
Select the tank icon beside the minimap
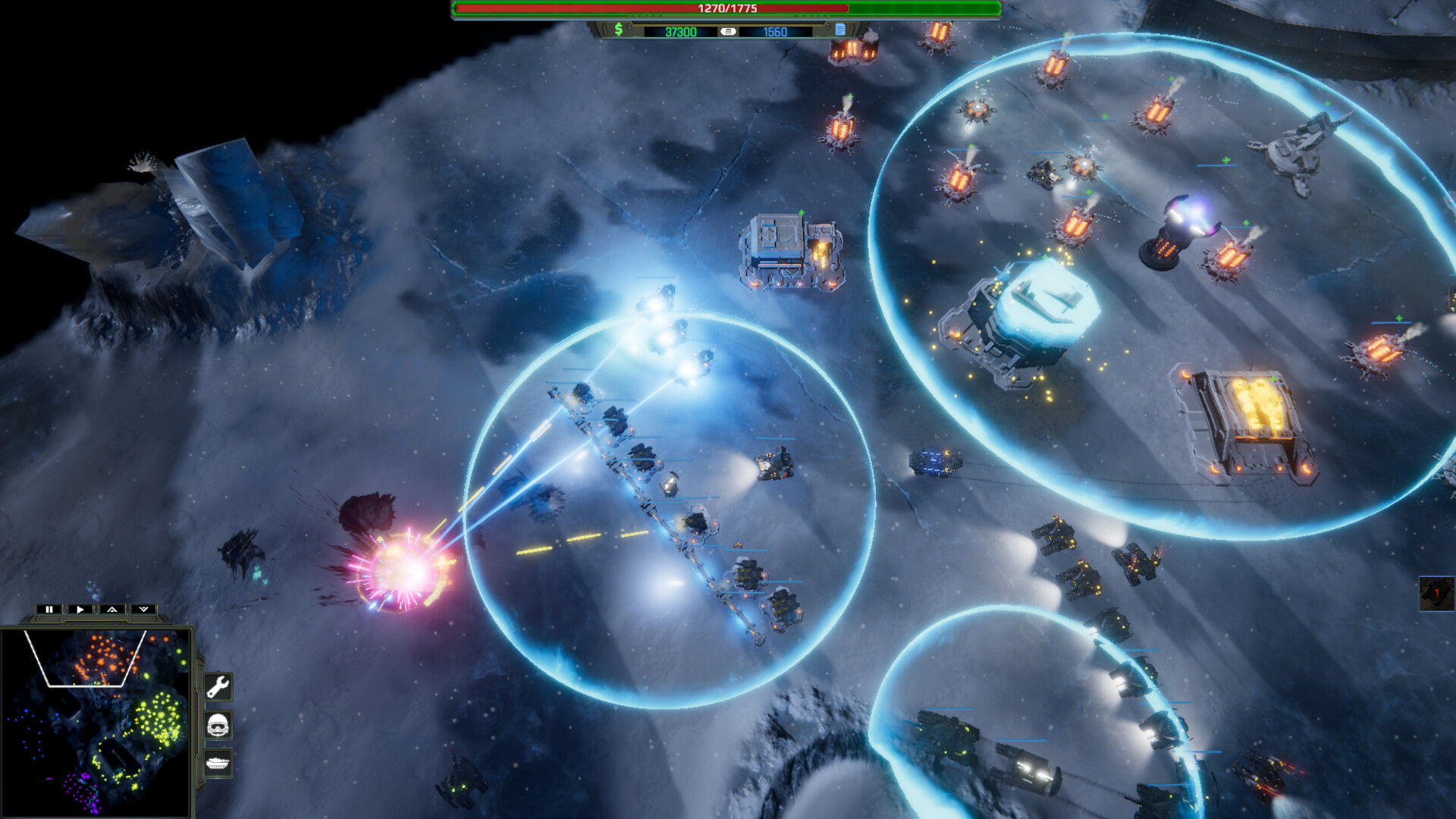pyautogui.click(x=217, y=762)
